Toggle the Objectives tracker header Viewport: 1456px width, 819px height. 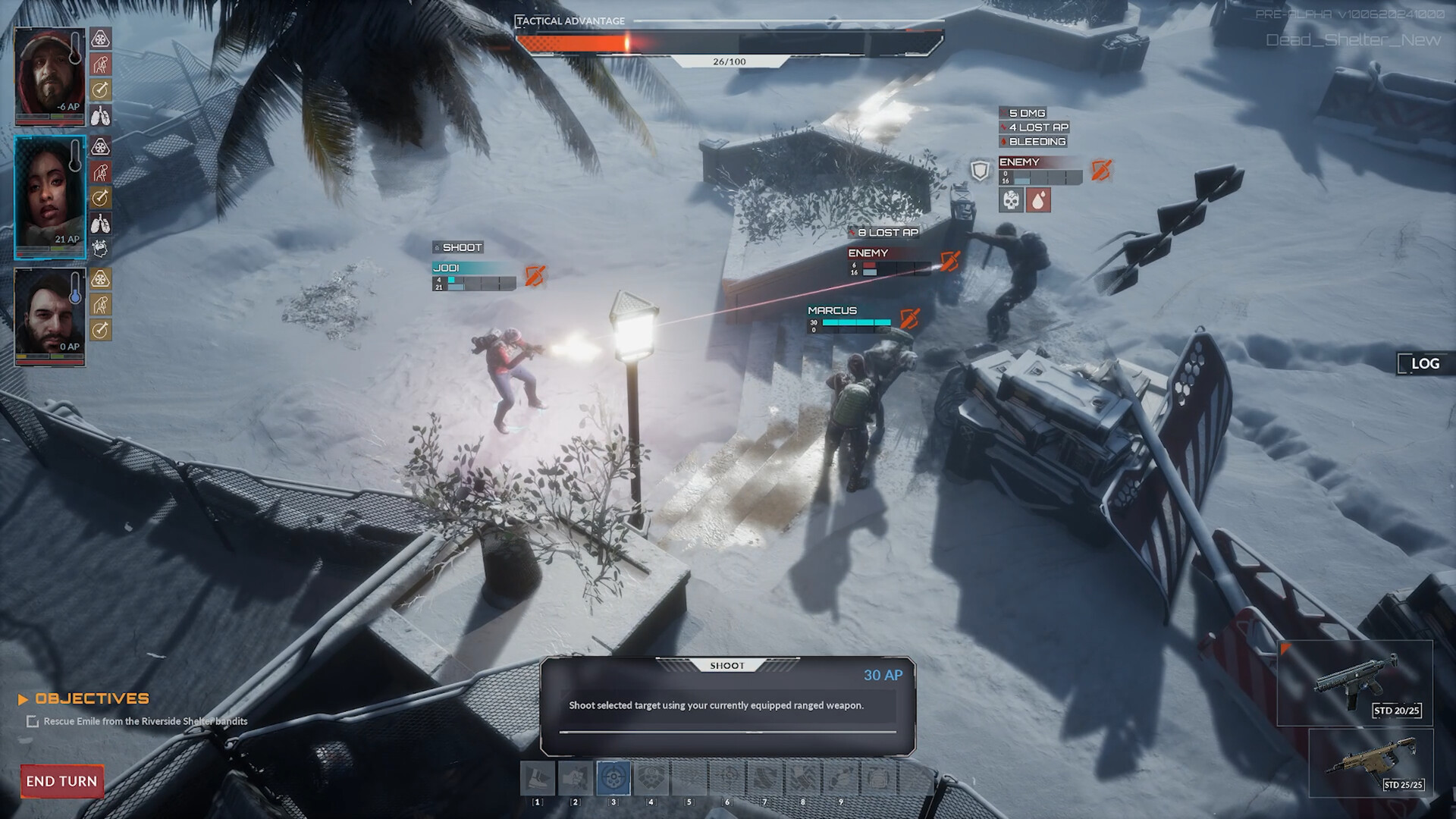click(92, 698)
